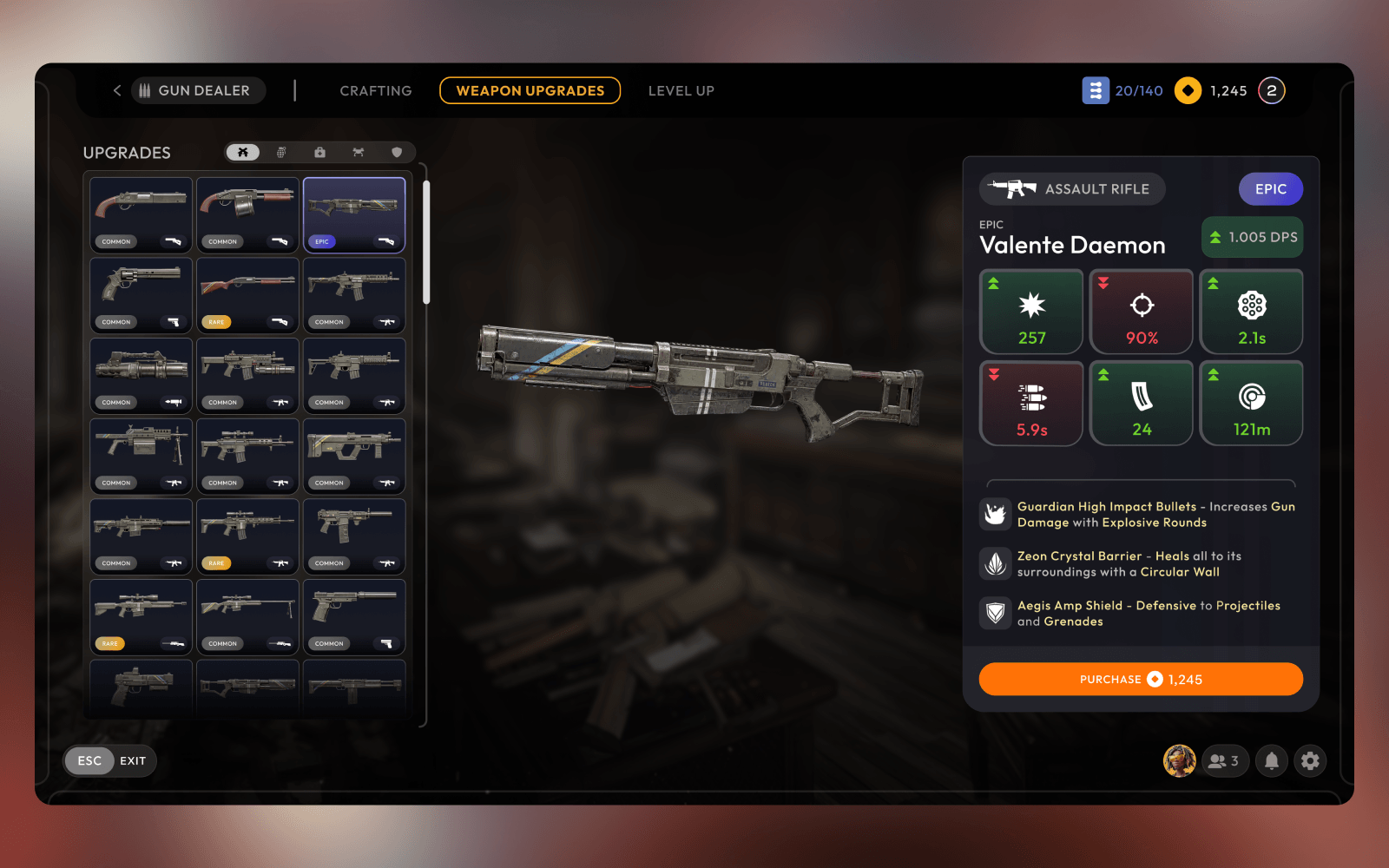The height and width of the screenshot is (868, 1389).
Task: Select the common grenade launcher tile
Action: coord(141,375)
